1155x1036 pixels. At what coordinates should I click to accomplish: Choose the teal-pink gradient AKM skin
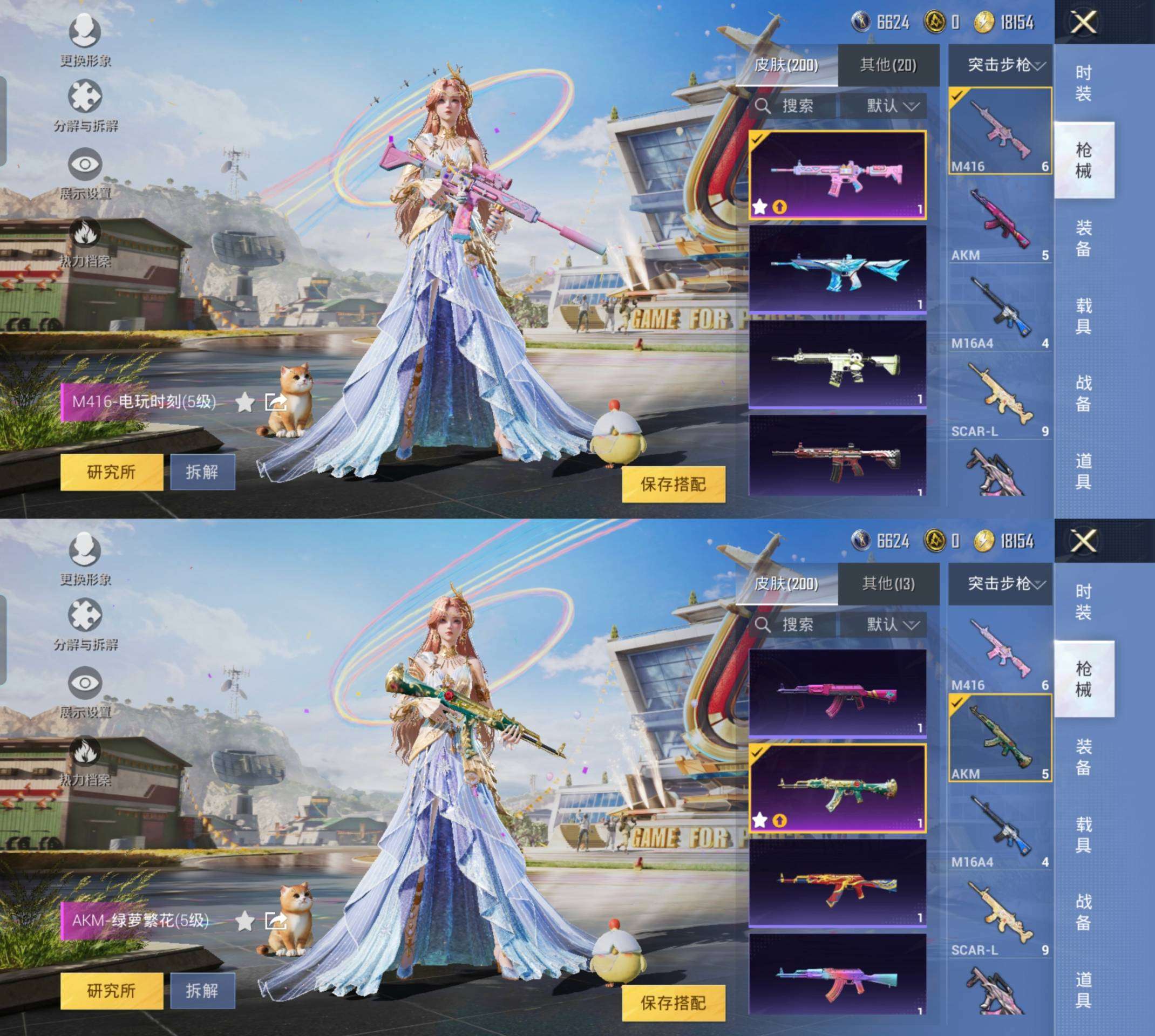(837, 974)
